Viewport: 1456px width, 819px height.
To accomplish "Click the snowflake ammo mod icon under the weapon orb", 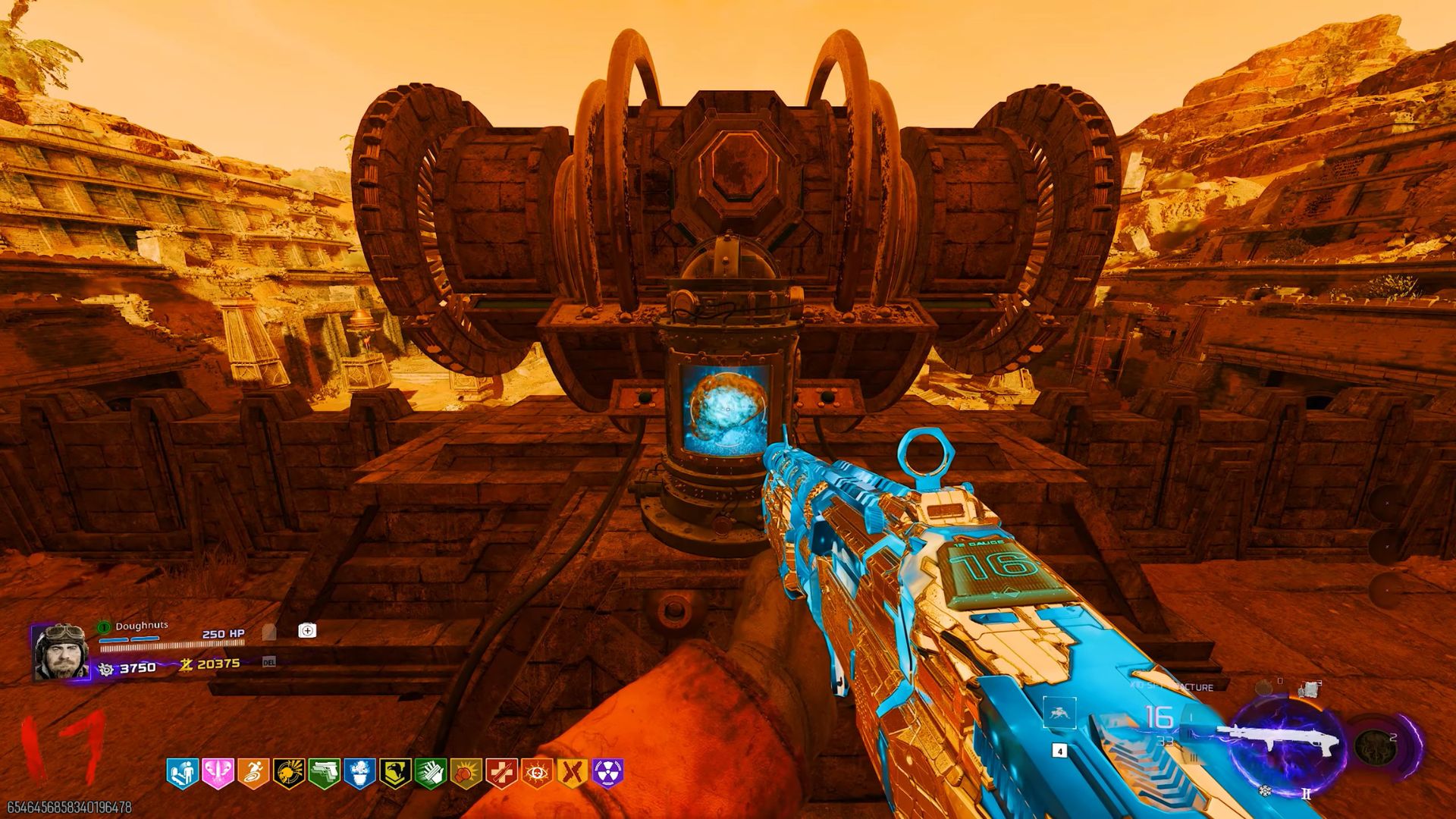I will pos(1263,791).
